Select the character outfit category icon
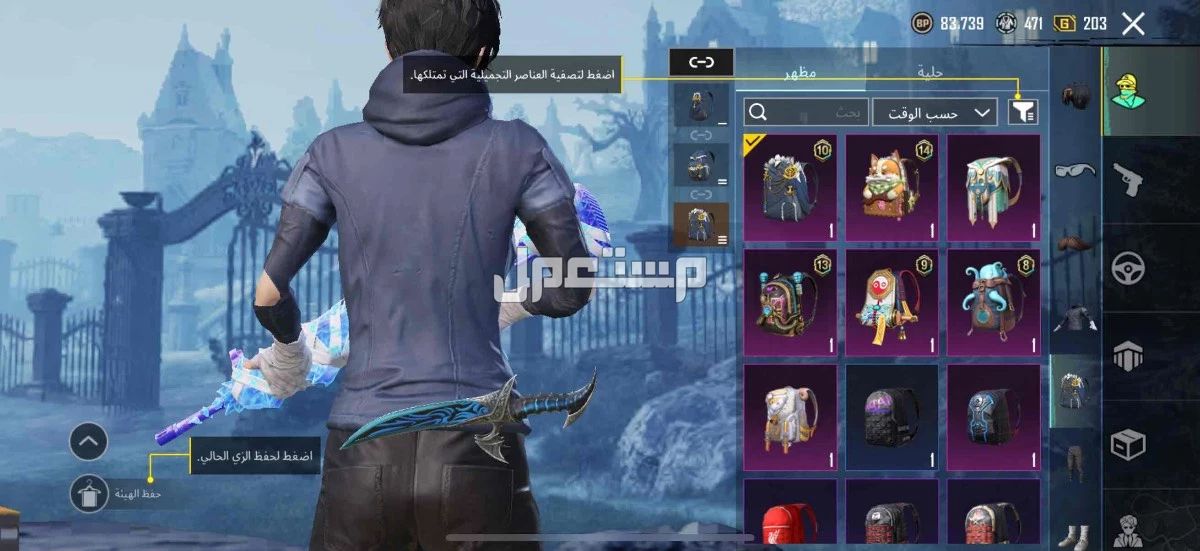The image size is (1200, 551). click(x=1129, y=92)
